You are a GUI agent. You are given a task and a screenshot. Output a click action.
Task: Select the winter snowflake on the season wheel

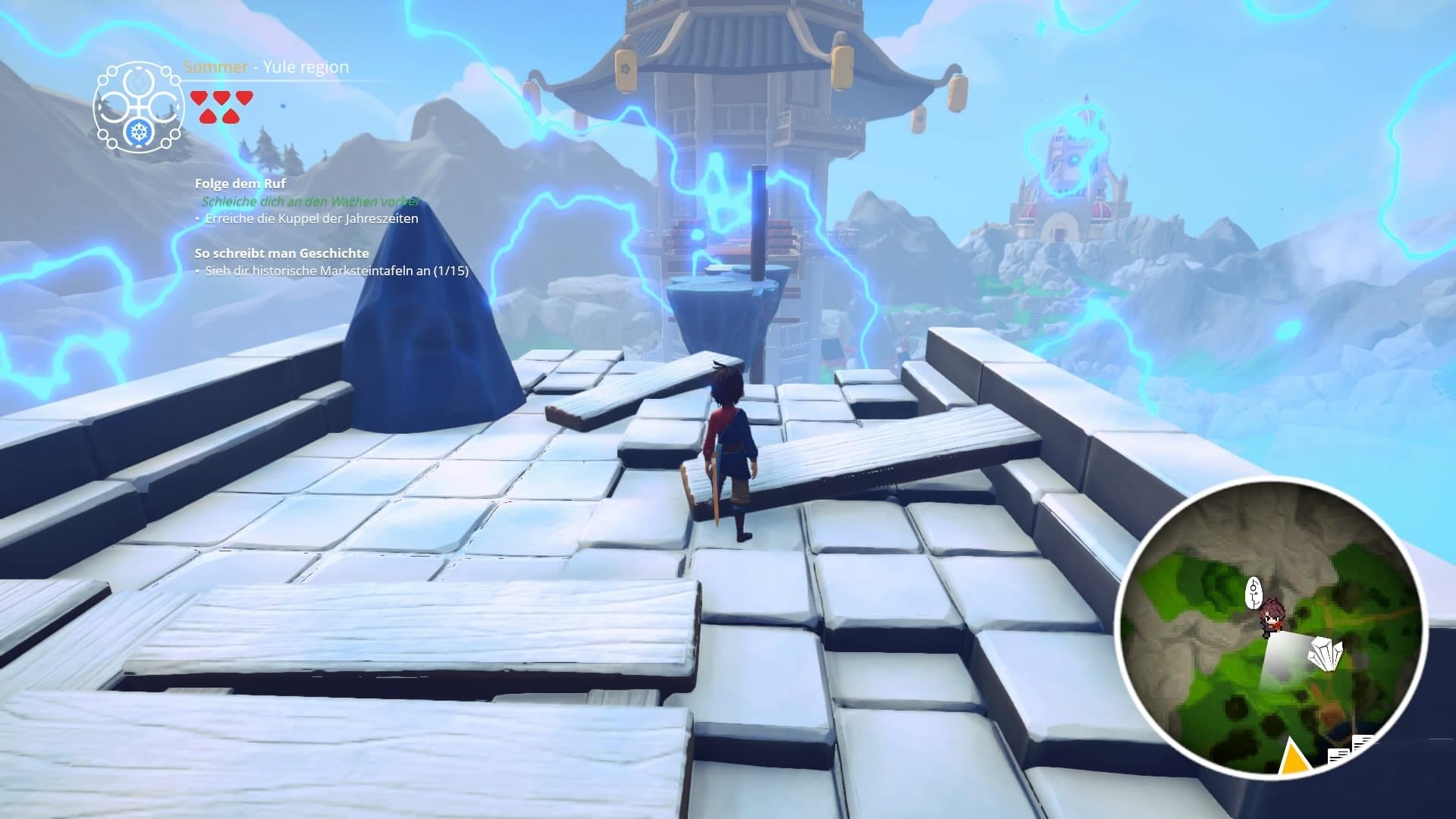tap(139, 133)
